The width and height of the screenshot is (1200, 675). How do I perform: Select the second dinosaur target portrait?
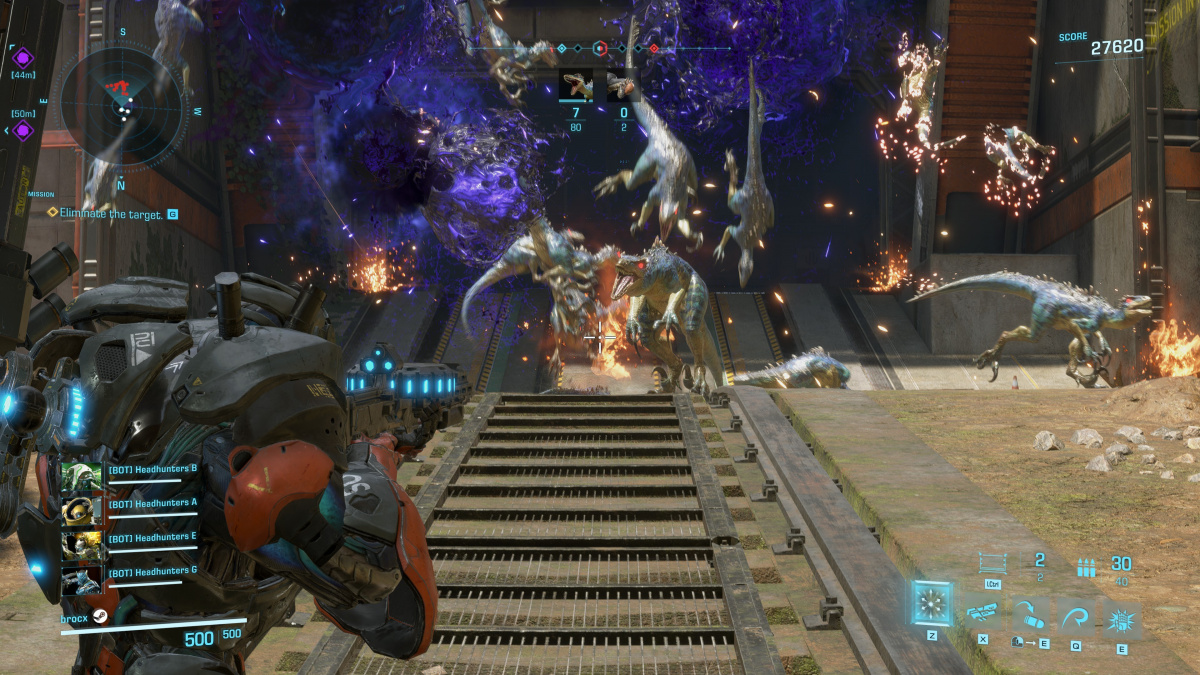click(x=623, y=86)
